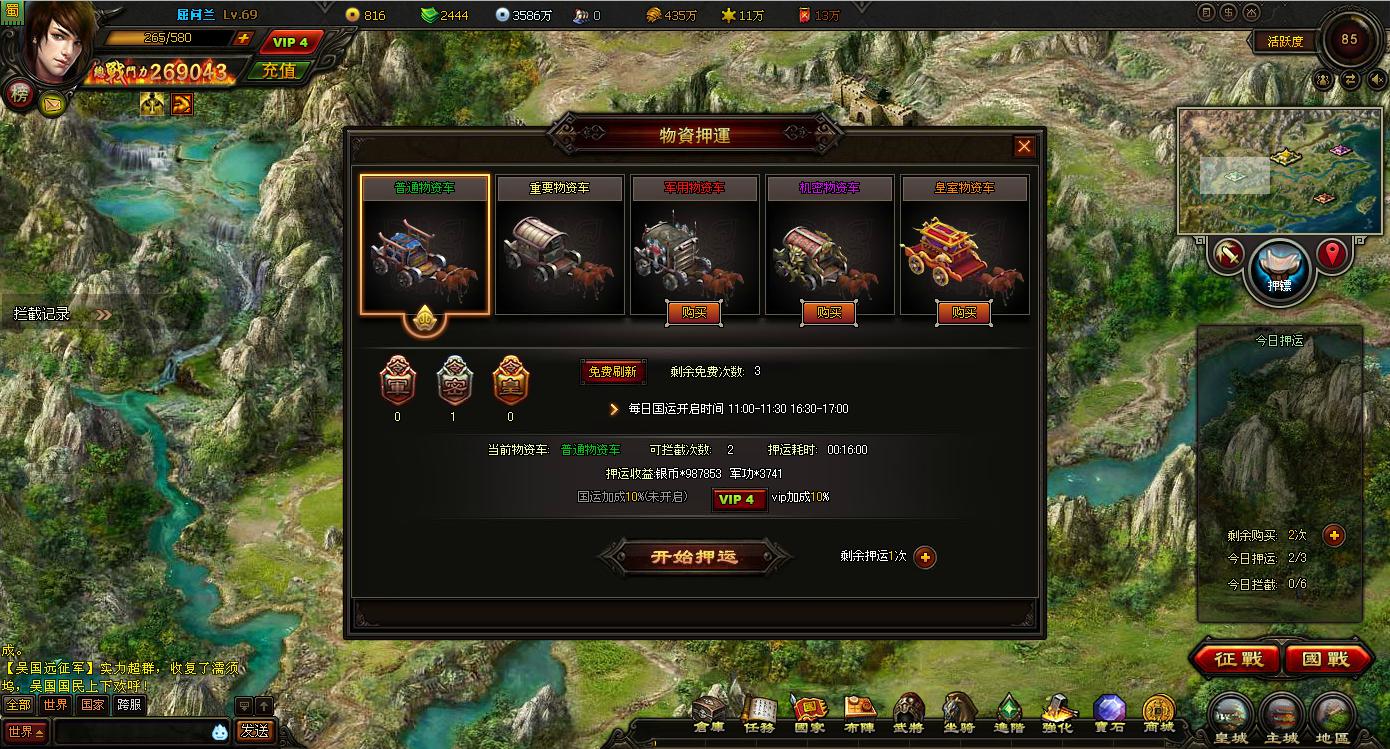Click the 免费刷新 refresh button
1390x749 pixels.
pyautogui.click(x=613, y=372)
